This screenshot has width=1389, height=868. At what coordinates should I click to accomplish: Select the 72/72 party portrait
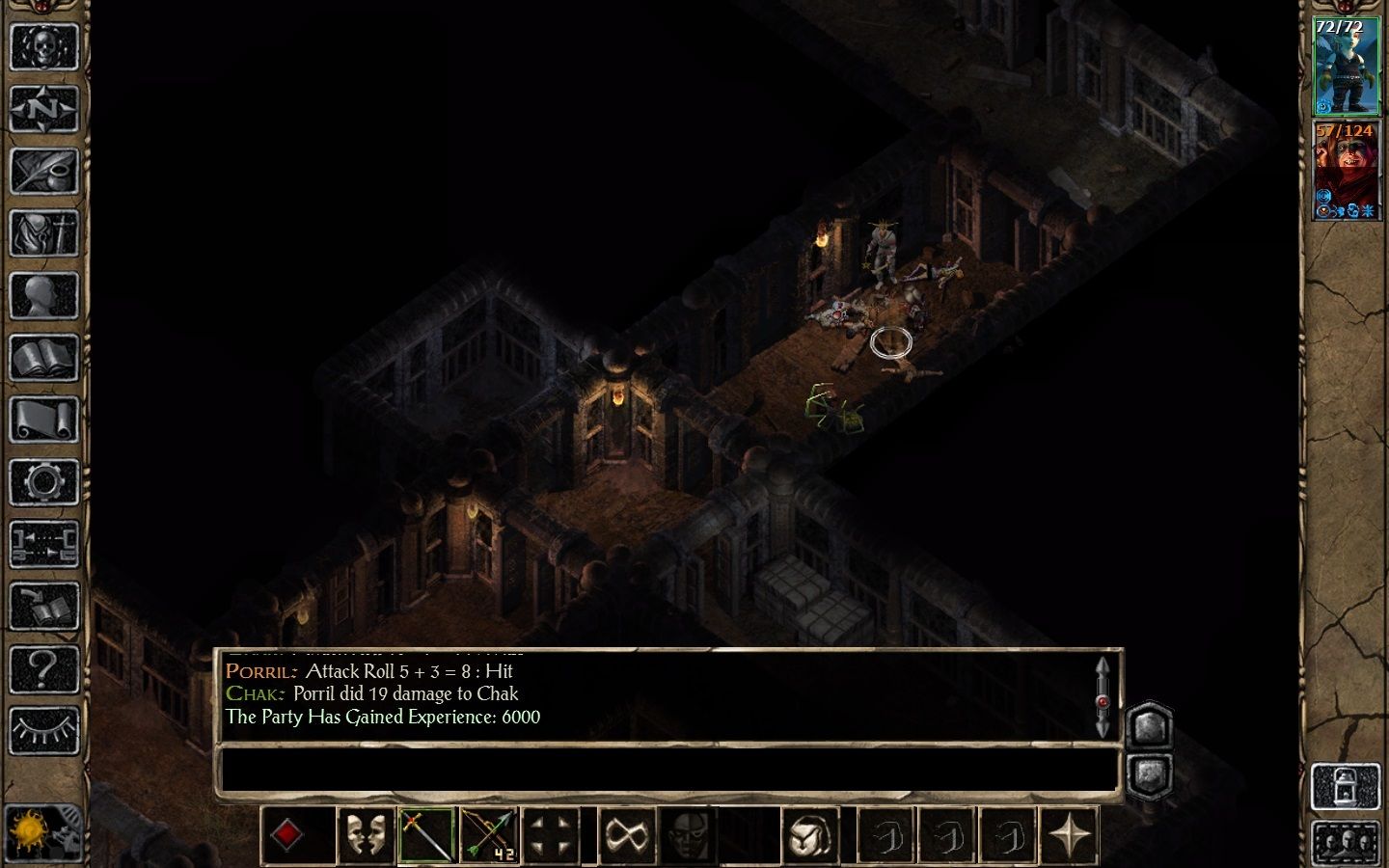1340,66
